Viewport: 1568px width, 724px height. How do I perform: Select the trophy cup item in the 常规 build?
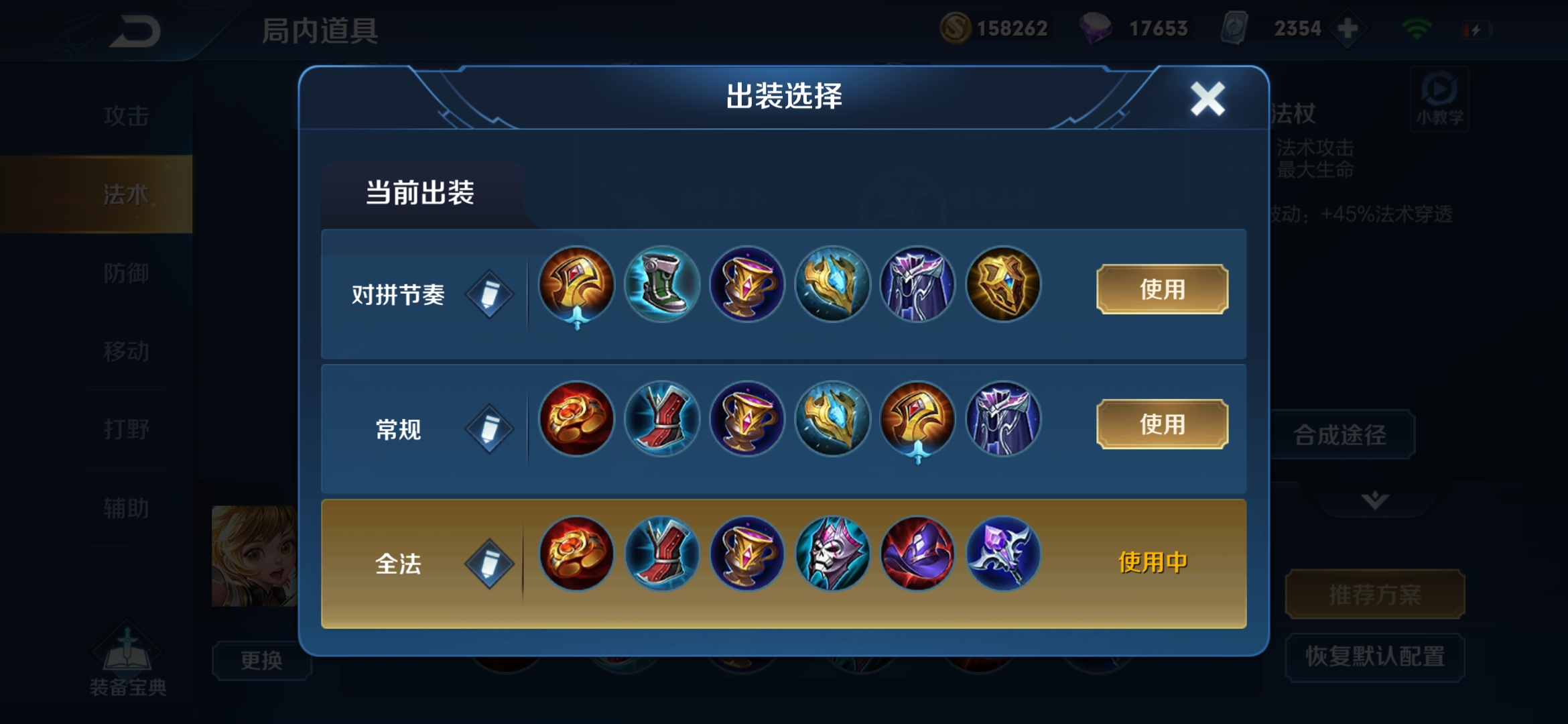pyautogui.click(x=746, y=419)
